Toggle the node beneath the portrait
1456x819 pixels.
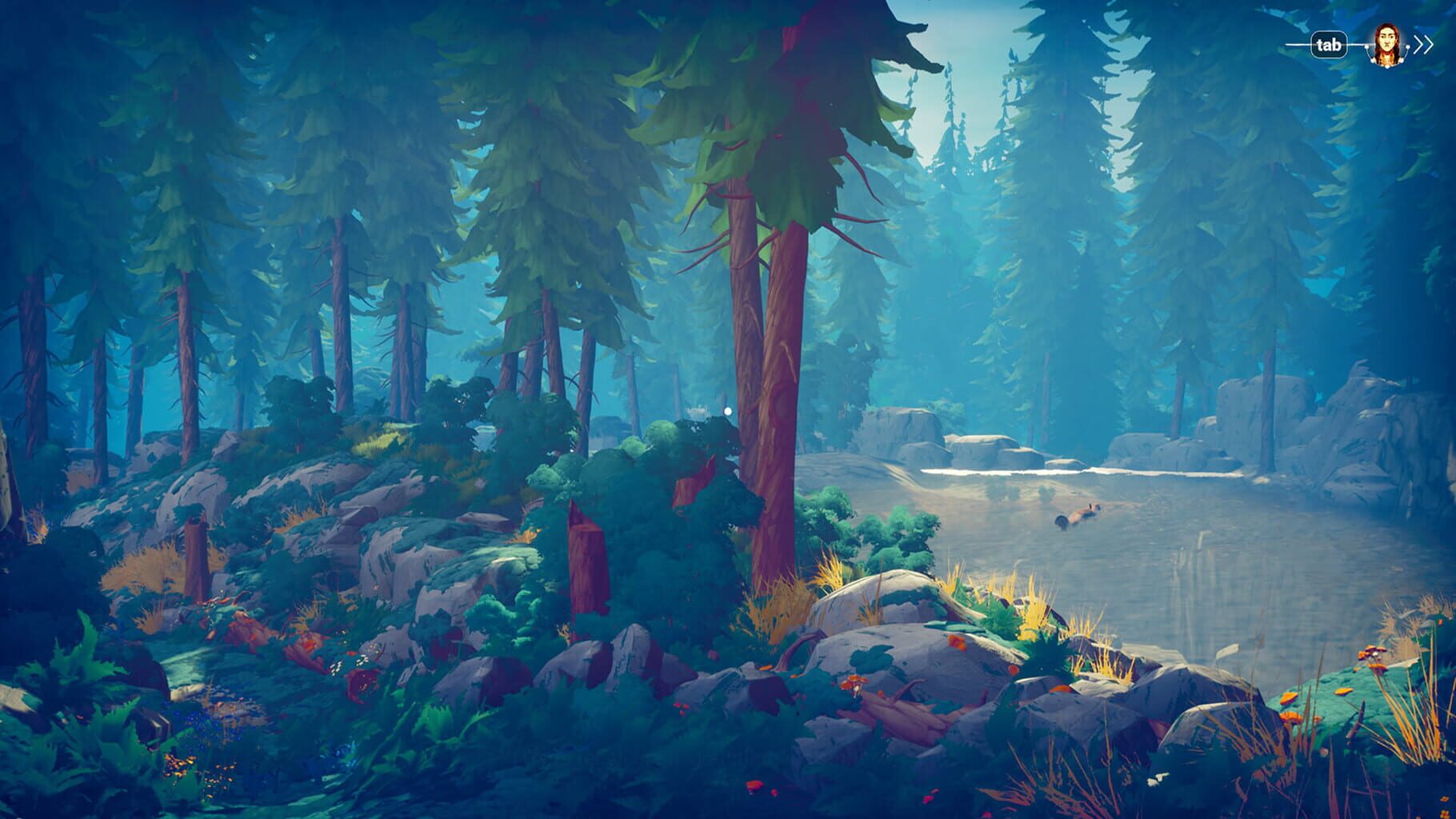[1387, 67]
